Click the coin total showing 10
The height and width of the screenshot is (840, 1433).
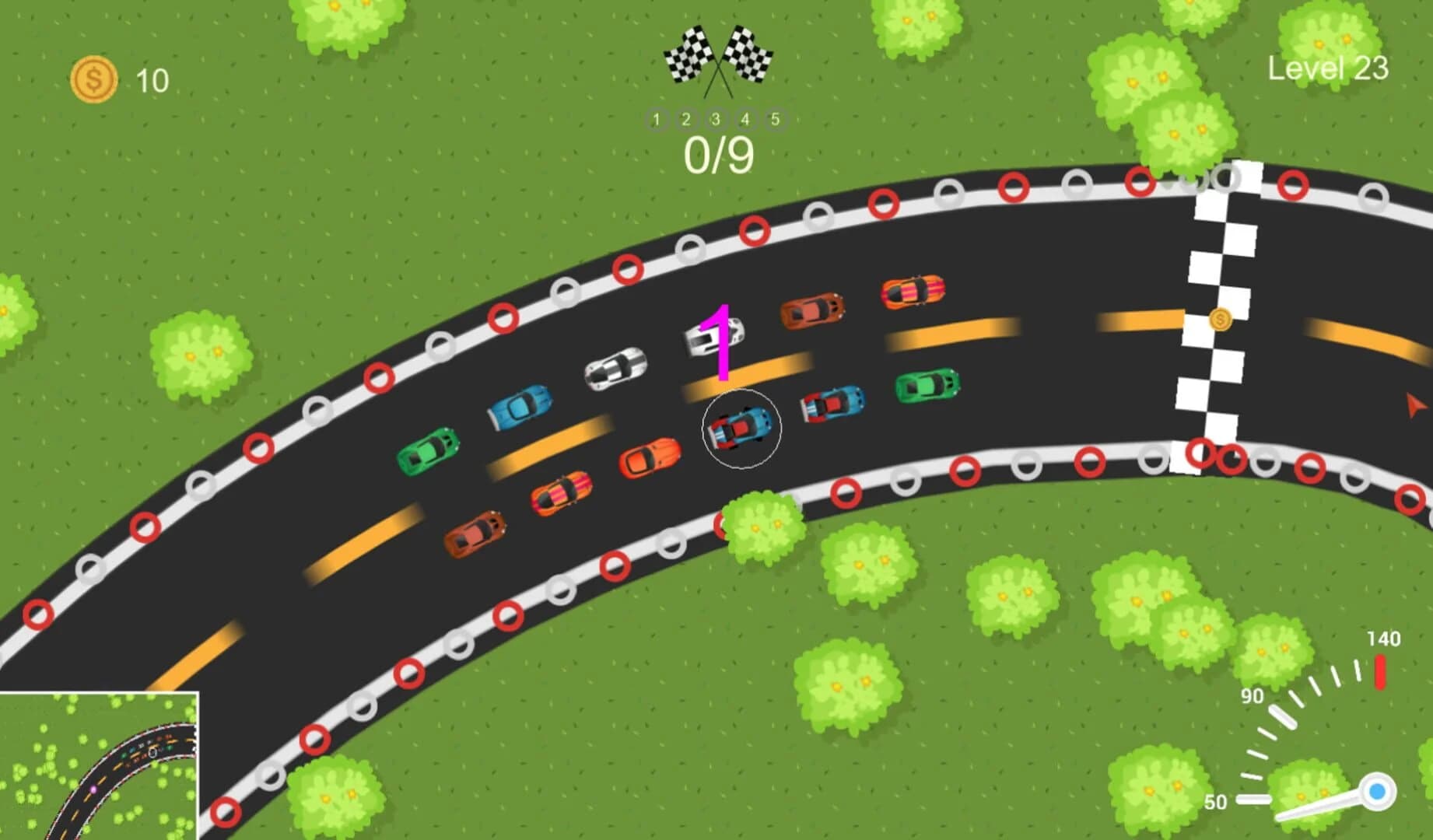(x=151, y=79)
